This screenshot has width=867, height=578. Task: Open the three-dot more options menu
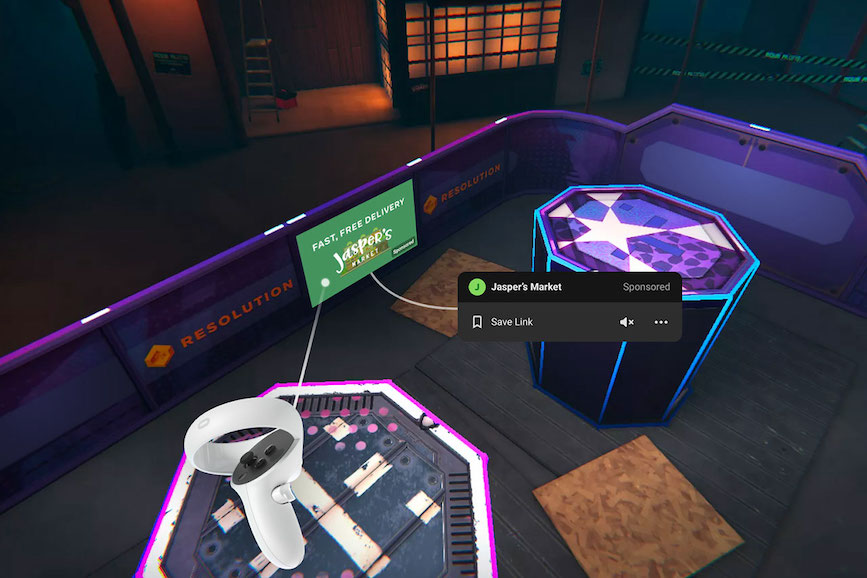click(x=661, y=322)
